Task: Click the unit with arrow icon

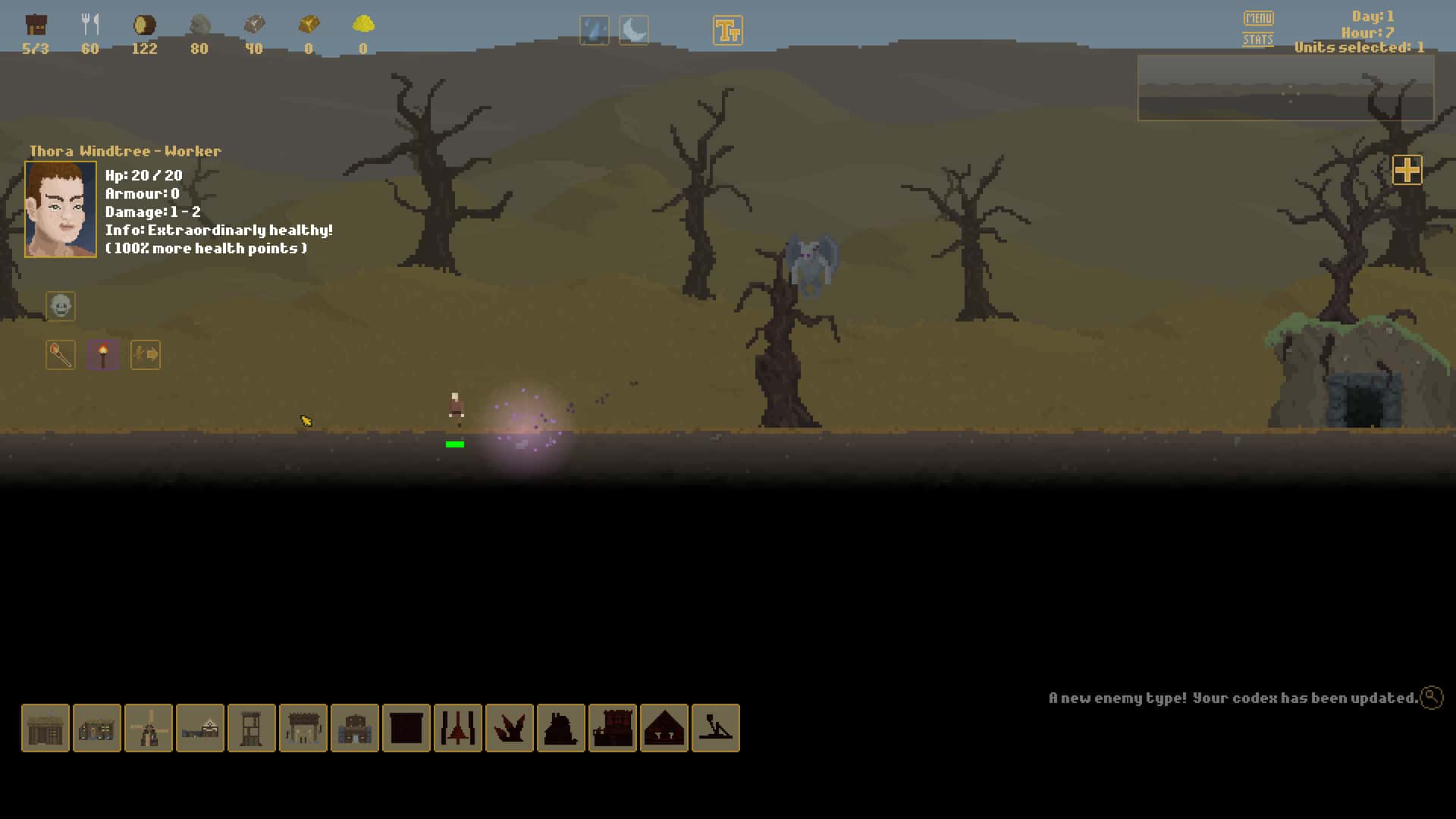Action: coord(146,355)
